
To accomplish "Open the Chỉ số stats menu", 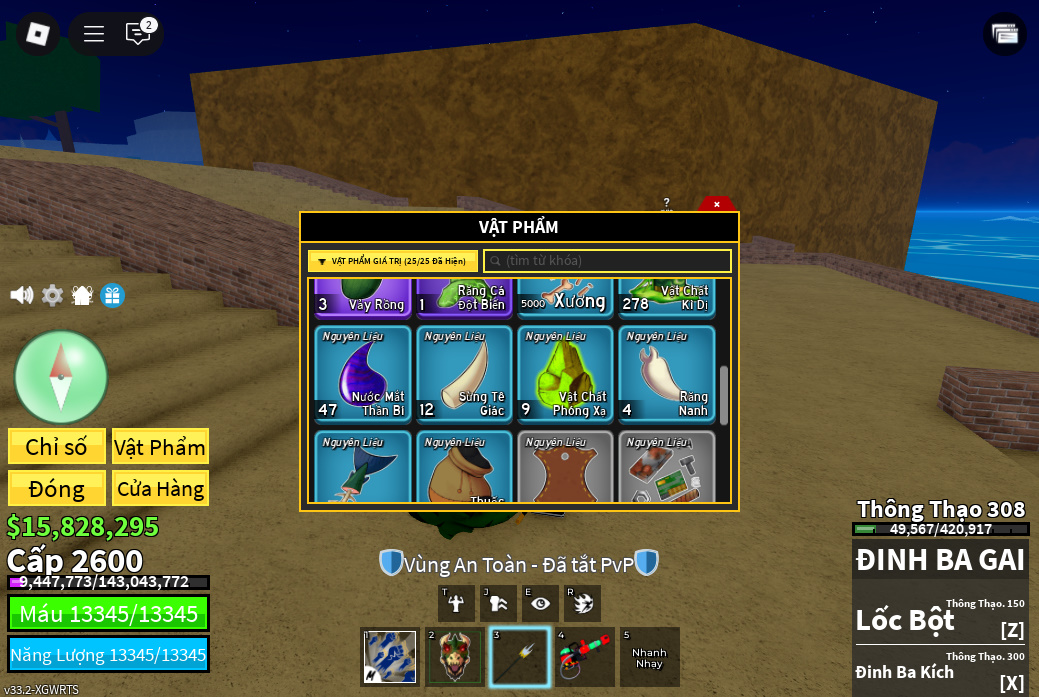I will point(57,446).
